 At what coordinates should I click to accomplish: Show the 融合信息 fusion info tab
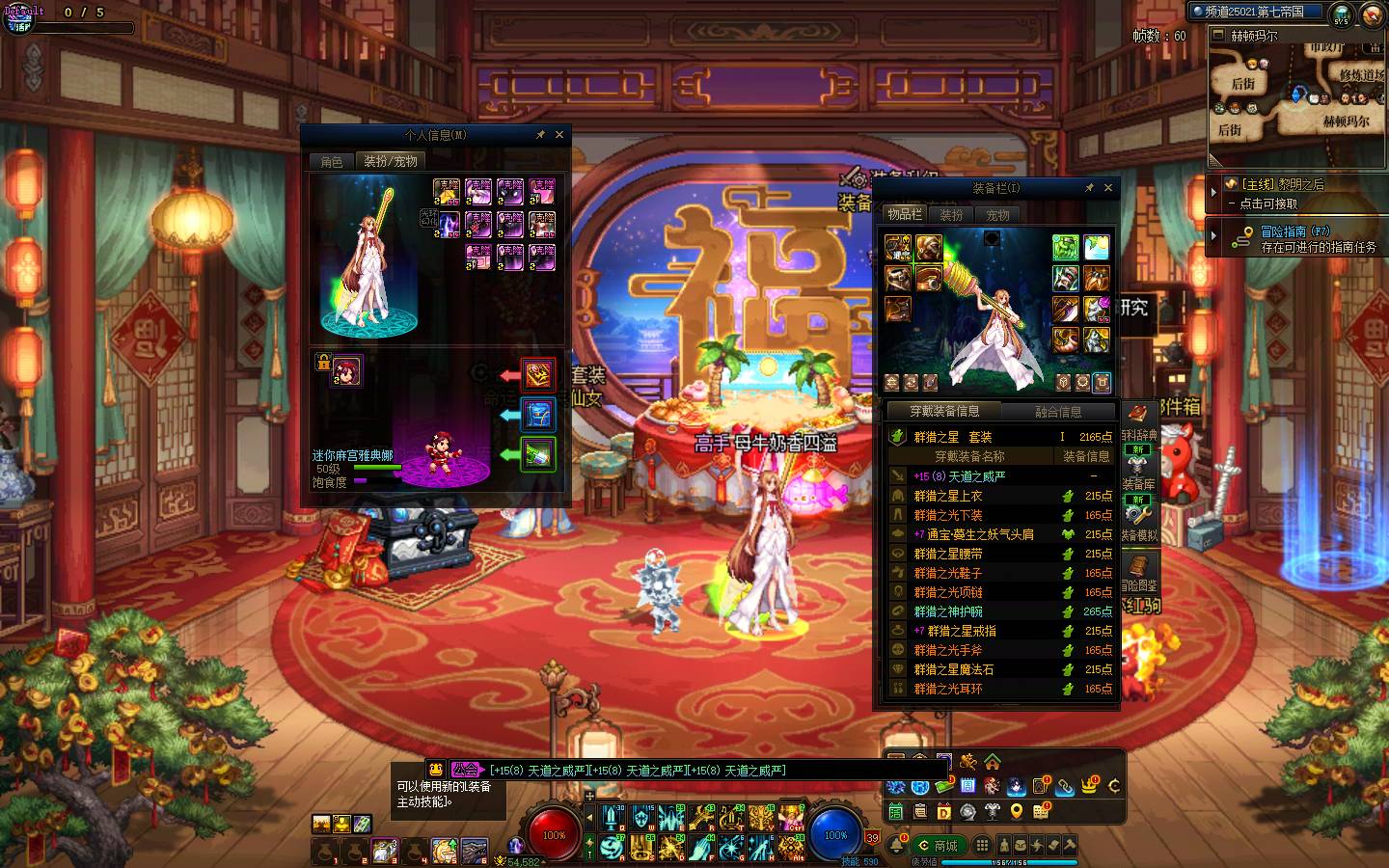1058,412
